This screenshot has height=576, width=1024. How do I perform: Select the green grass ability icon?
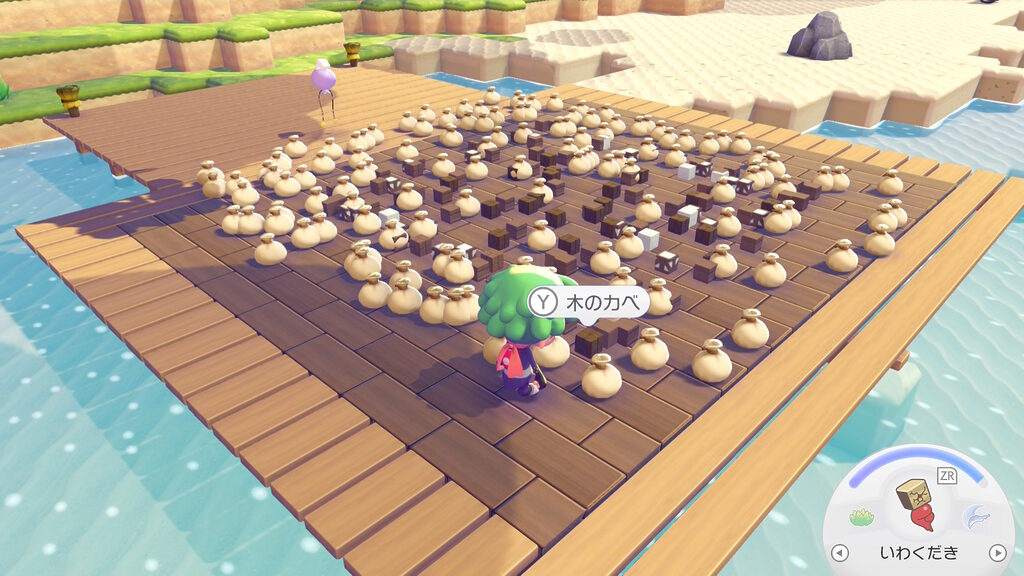pyautogui.click(x=862, y=518)
